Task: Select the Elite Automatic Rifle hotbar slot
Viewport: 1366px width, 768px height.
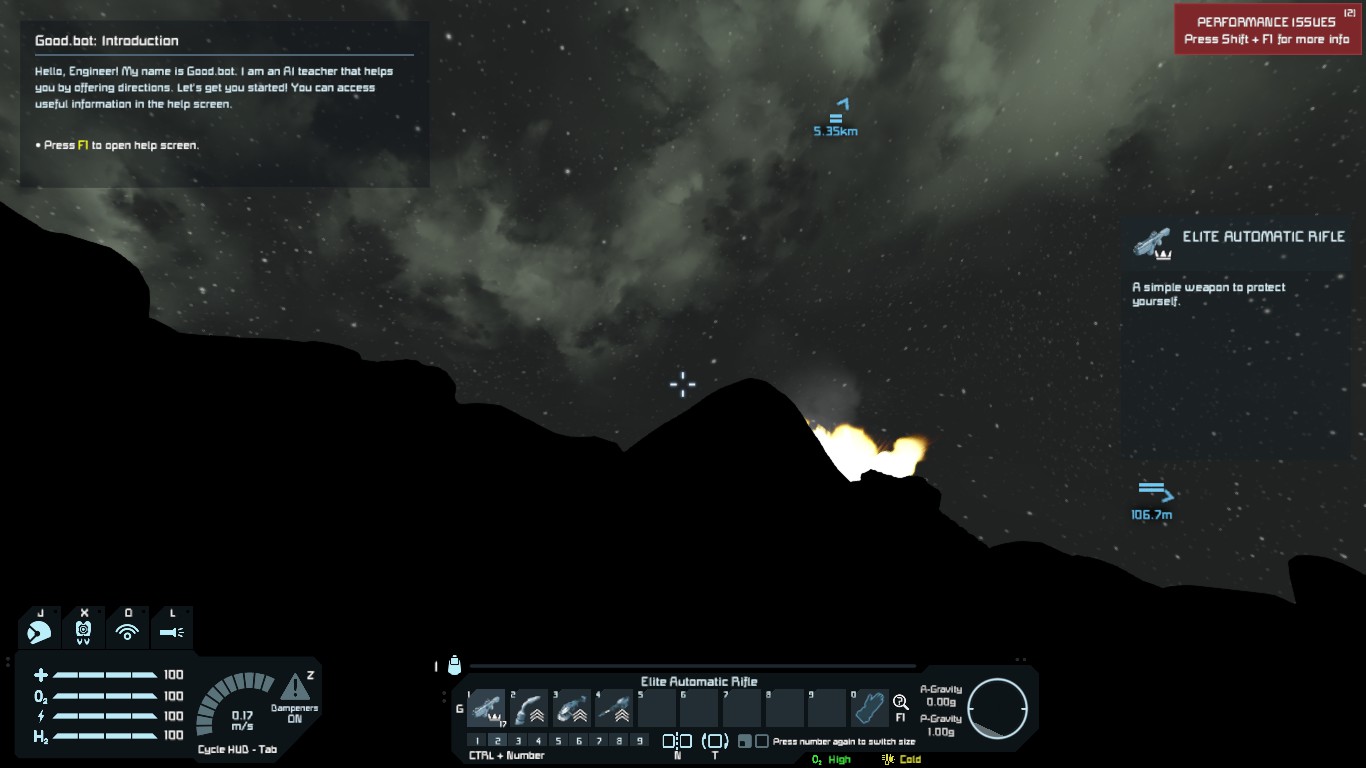Action: [x=487, y=708]
